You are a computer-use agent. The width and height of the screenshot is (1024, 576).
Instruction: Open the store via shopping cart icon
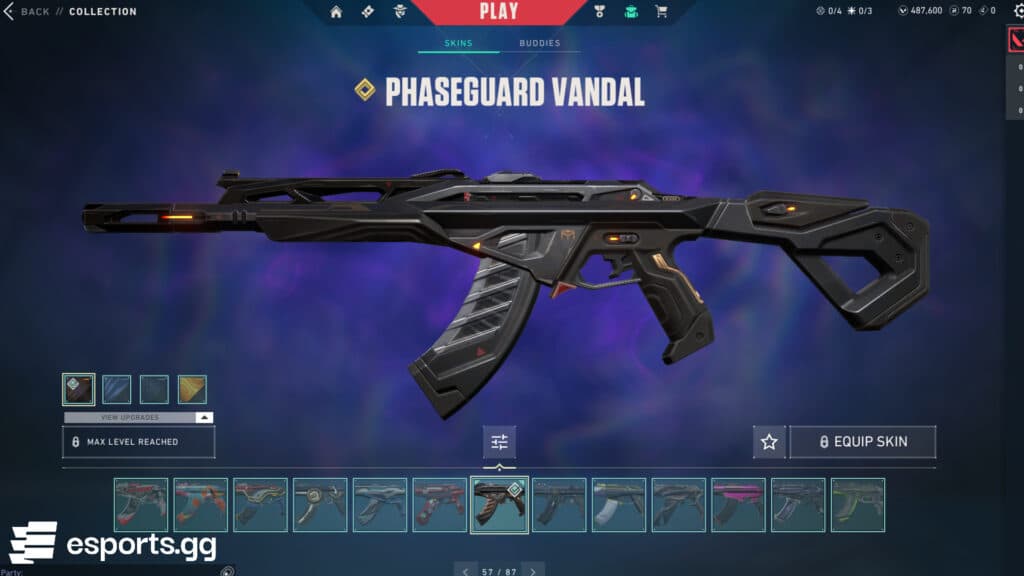click(661, 12)
